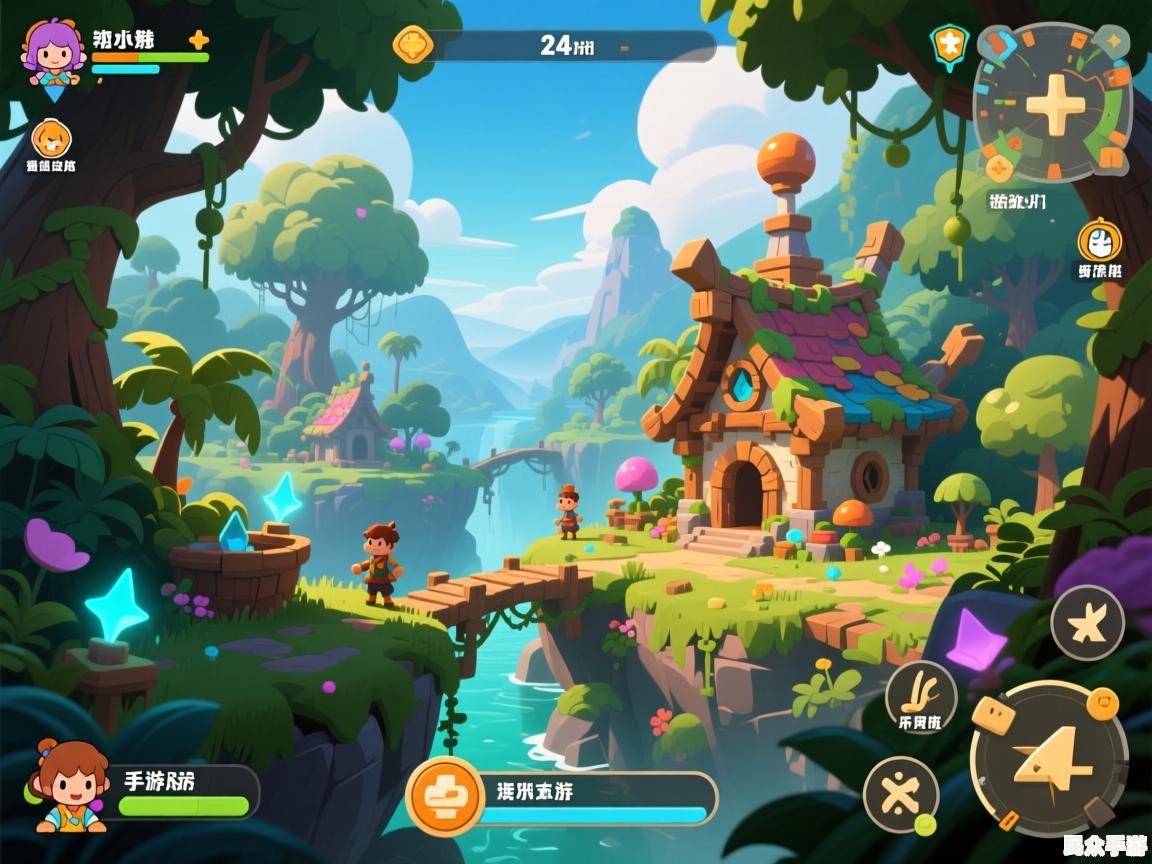
Task: Select the white mask icon in the orange ring
Action: pyautogui.click(x=1099, y=241)
